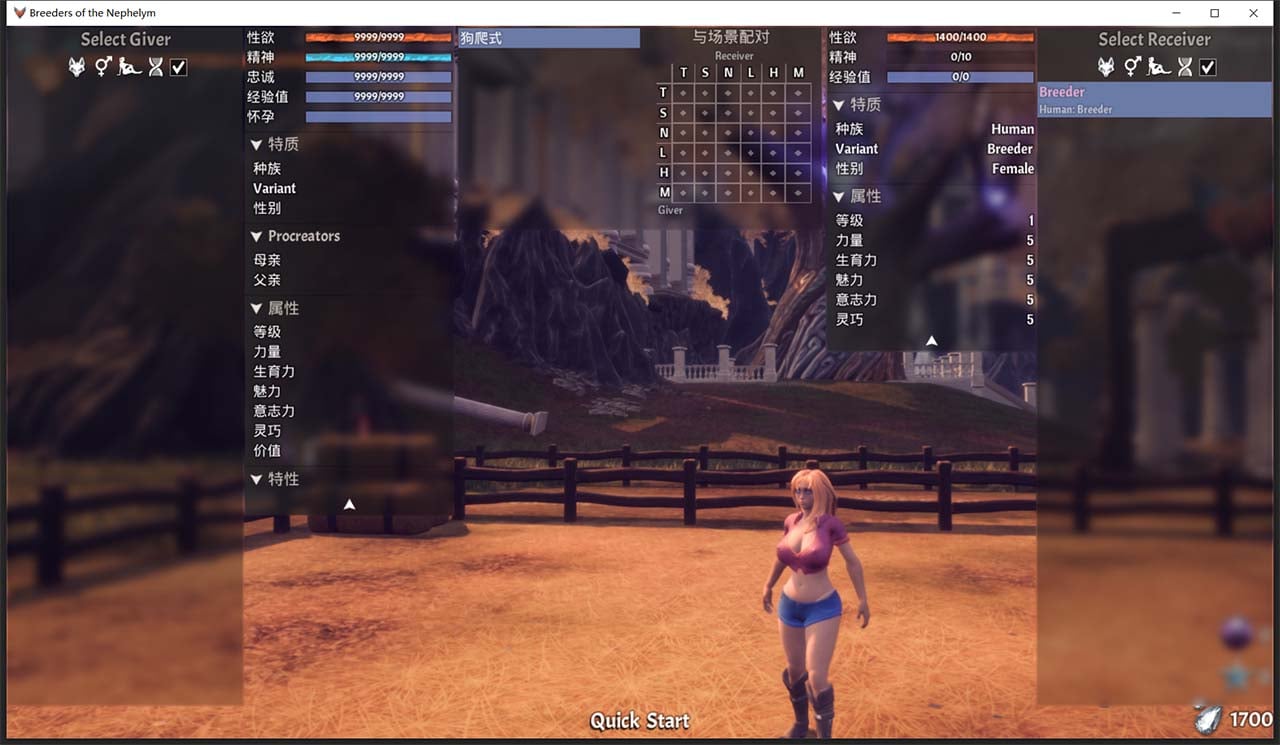Image resolution: width=1280 pixels, height=745 pixels.
Task: Click the scroll-up arrow below the right stats panel
Action: coord(931,340)
